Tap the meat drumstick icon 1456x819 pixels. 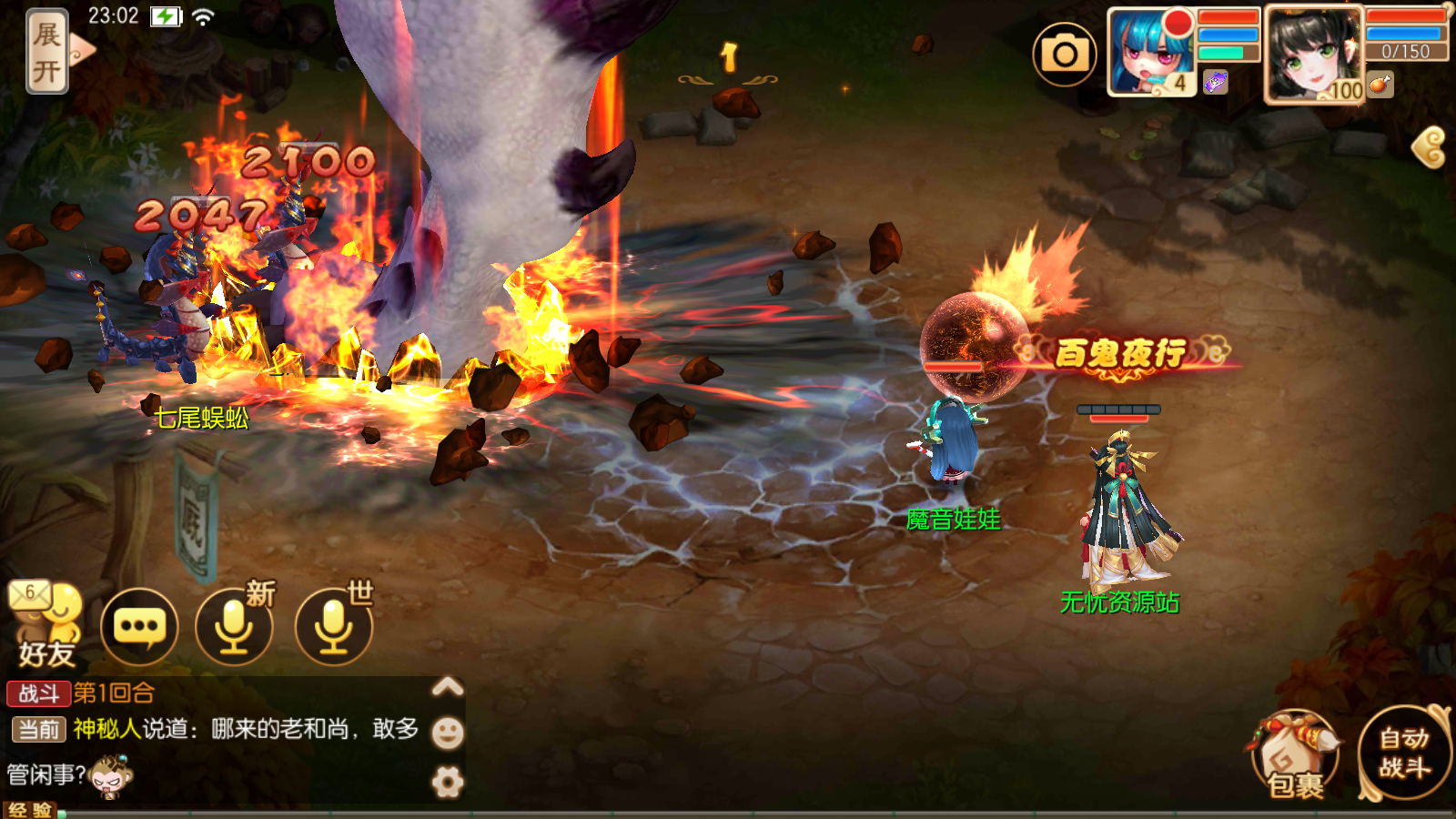click(1380, 85)
